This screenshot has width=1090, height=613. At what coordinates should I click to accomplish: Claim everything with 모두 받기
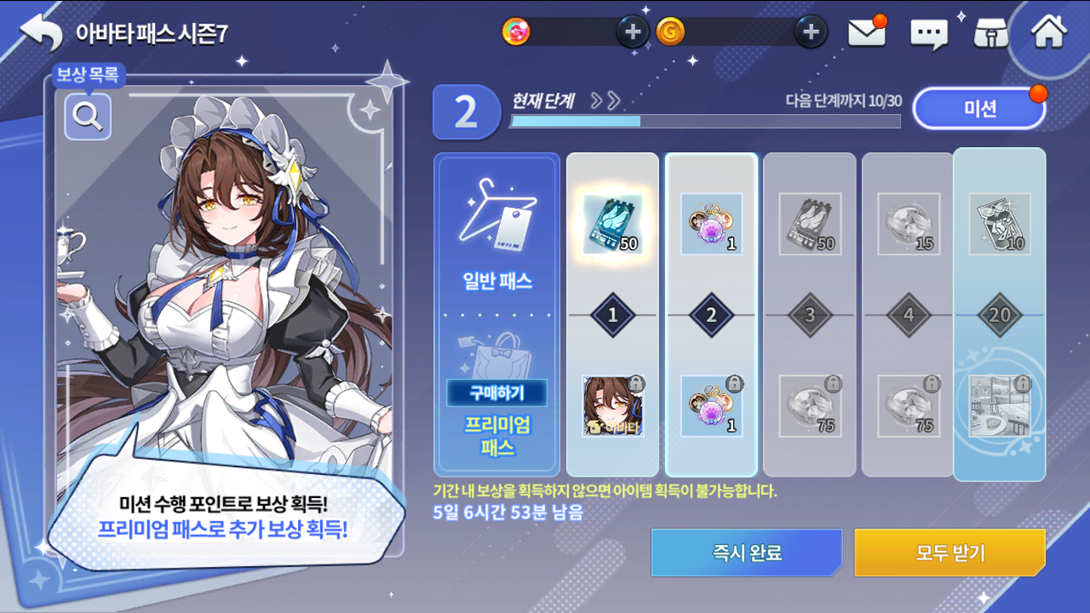click(950, 552)
